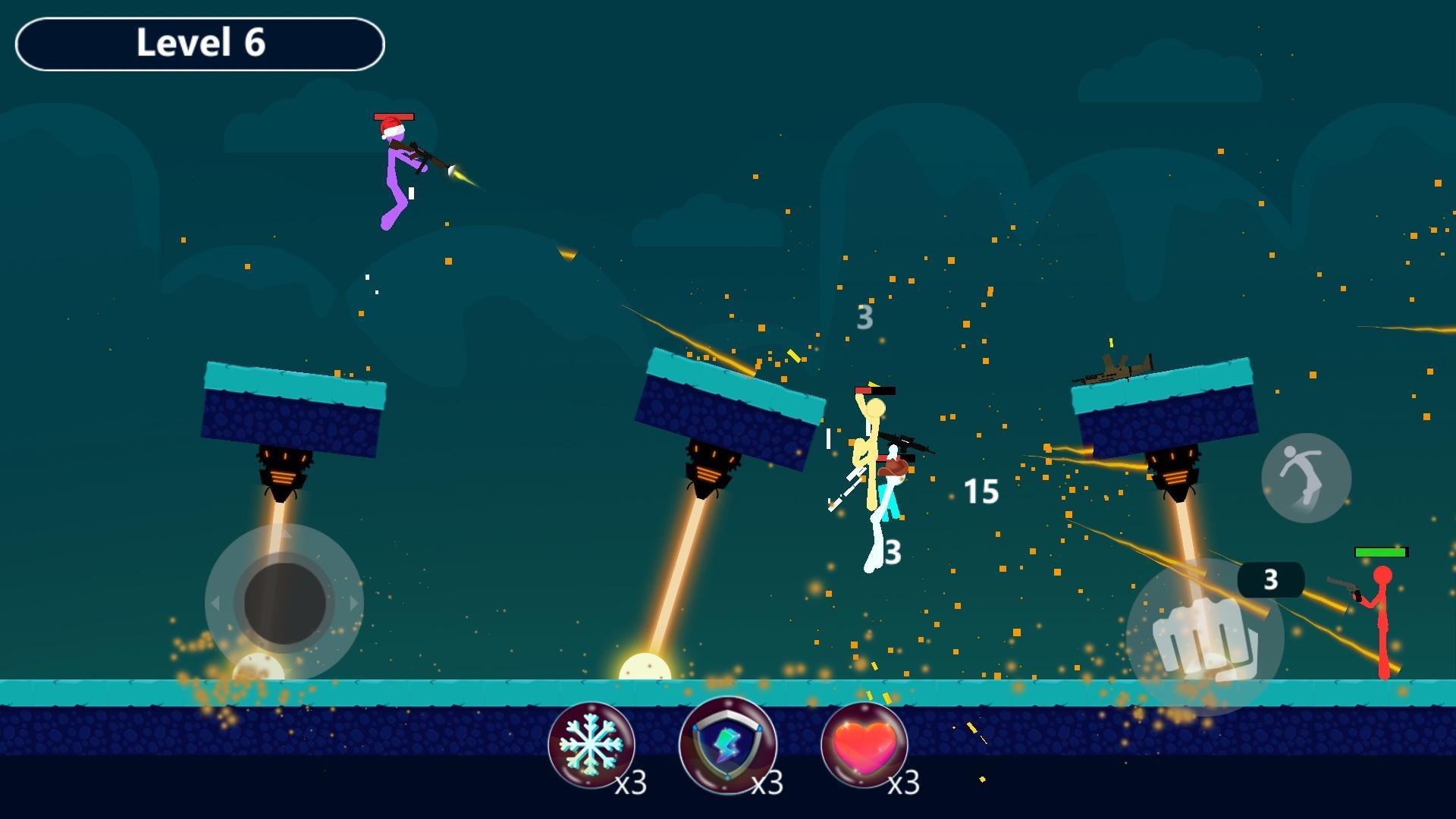The image size is (1456, 819).
Task: Activate the snowflake freeze power-up
Action: tap(591, 744)
